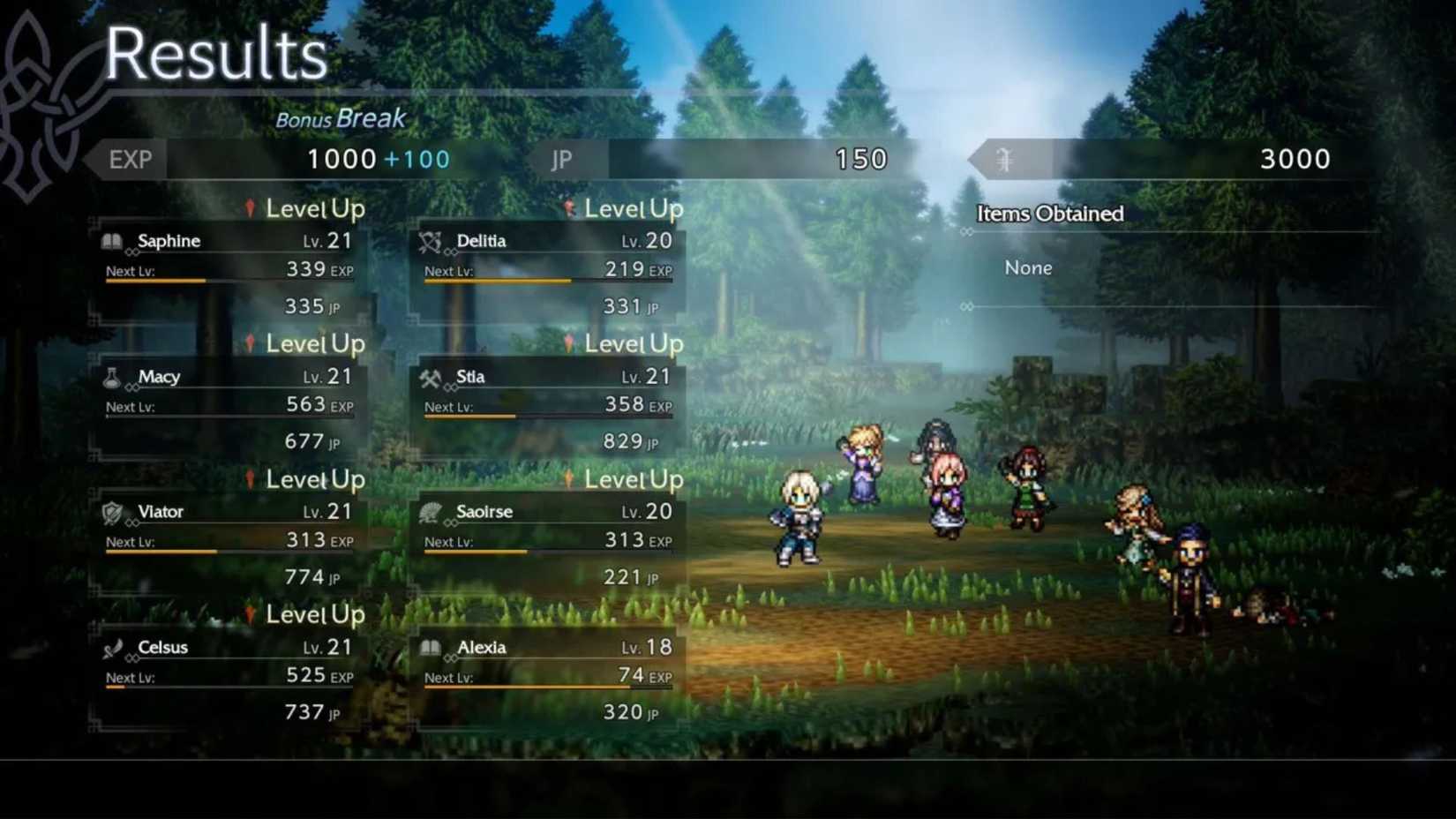The image size is (1456, 819).
Task: Click Saphine's scholar book class icon
Action: pyautogui.click(x=112, y=240)
